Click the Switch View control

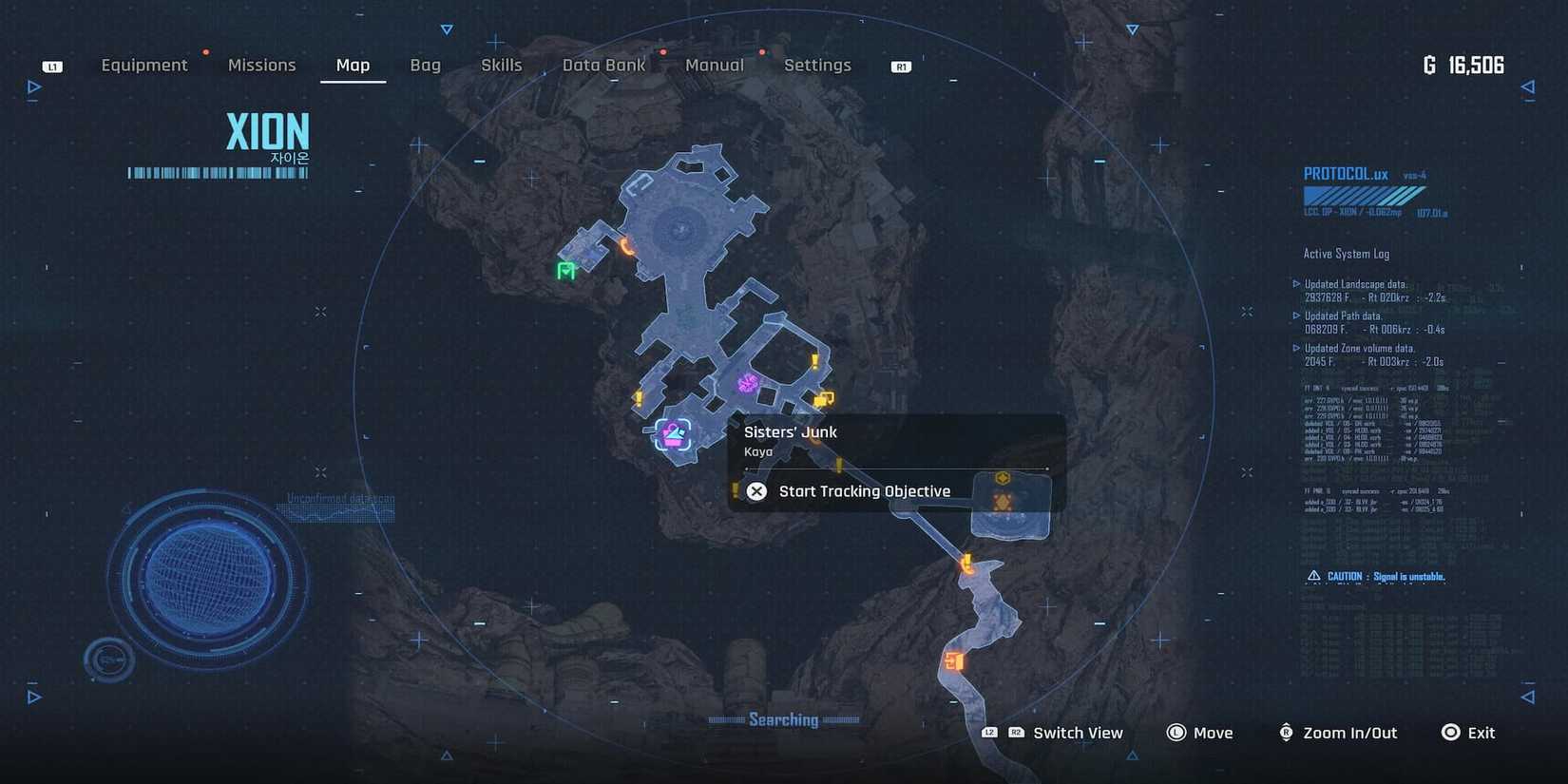click(x=1078, y=733)
